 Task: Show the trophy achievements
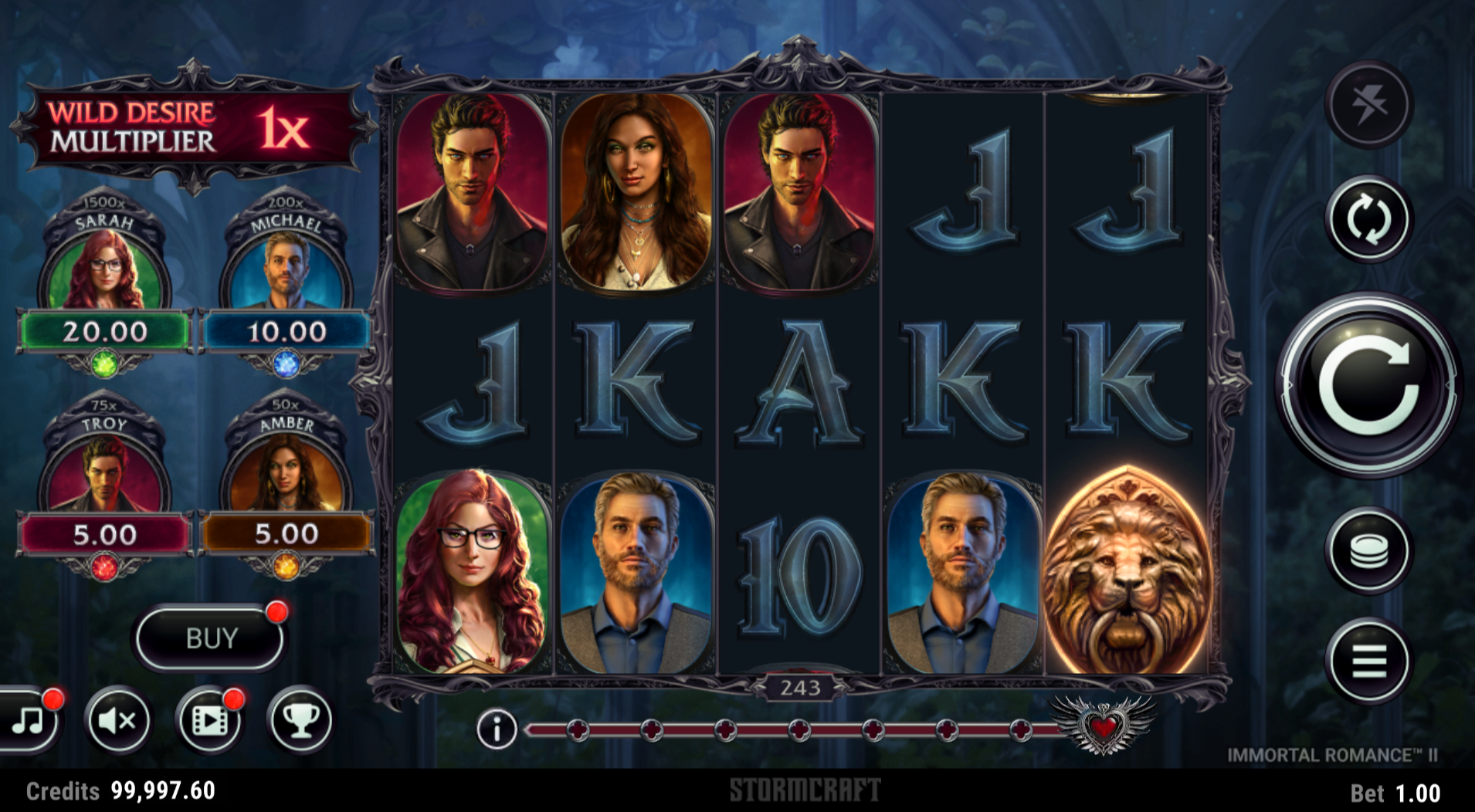pyautogui.click(x=300, y=721)
